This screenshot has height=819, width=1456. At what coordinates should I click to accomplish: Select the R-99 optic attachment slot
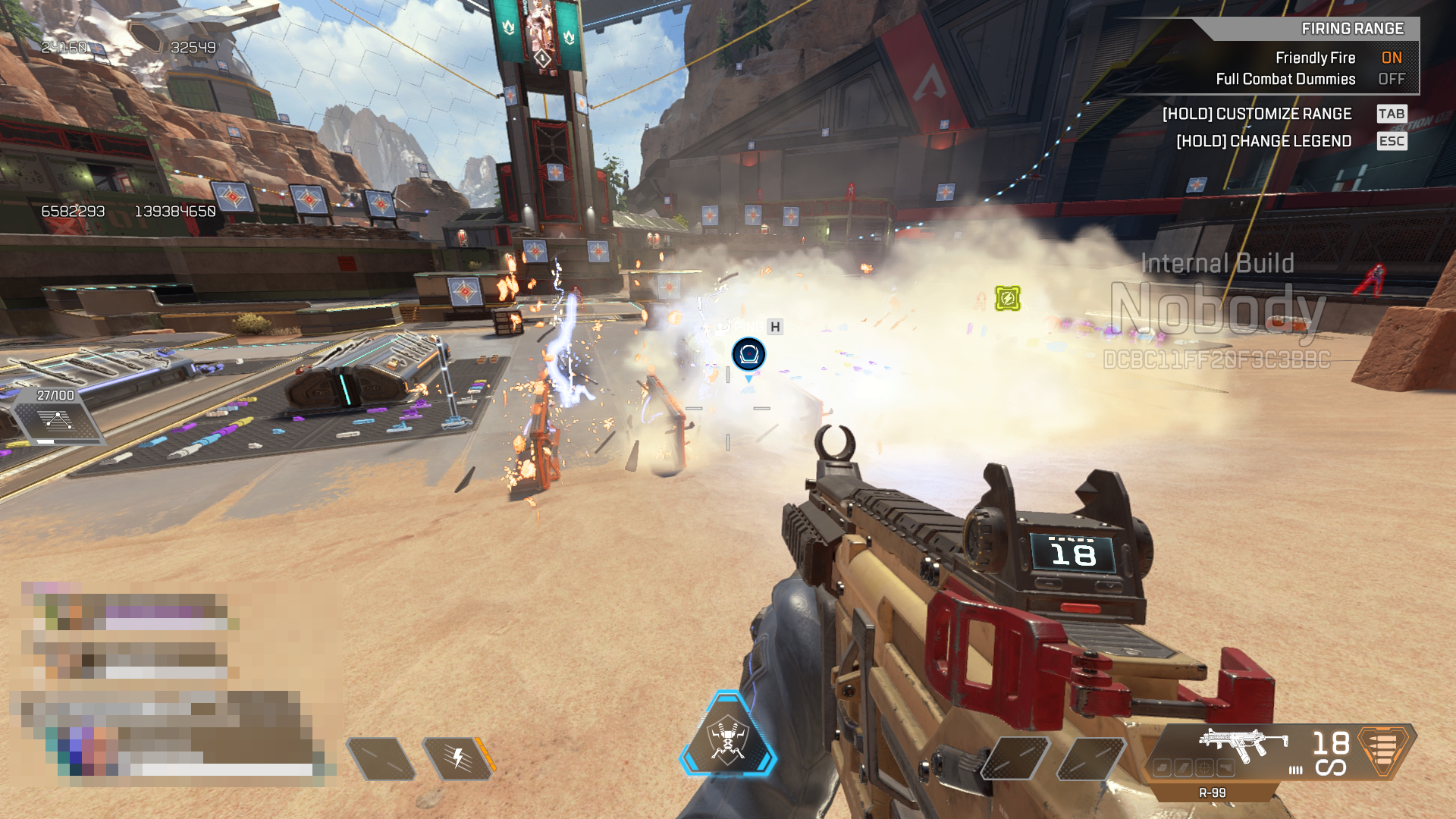1203,768
